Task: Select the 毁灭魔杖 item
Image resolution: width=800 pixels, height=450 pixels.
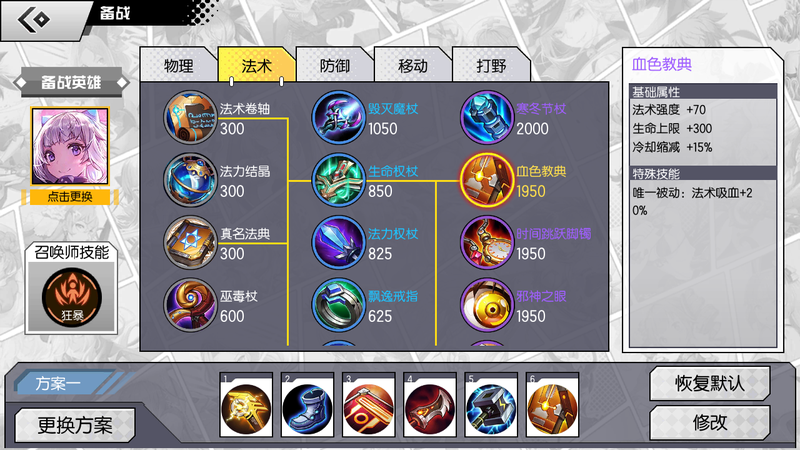Action: [340, 118]
